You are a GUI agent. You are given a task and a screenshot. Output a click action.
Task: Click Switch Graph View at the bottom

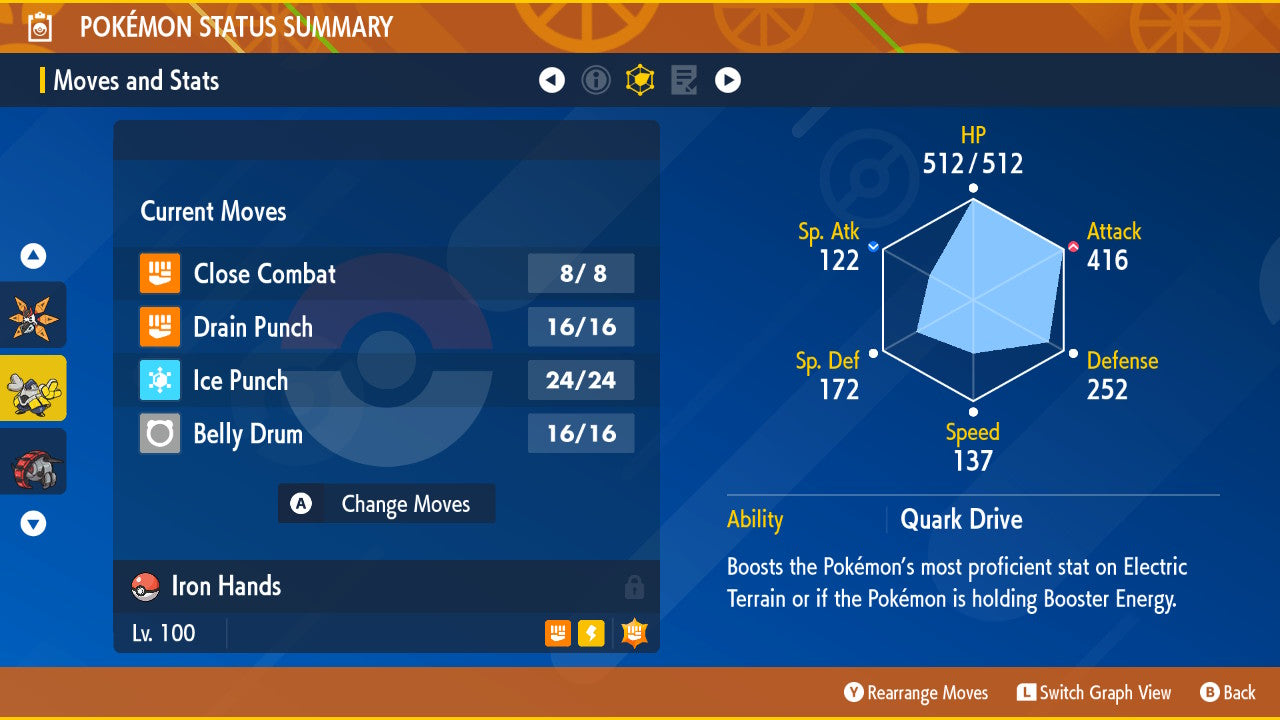pyautogui.click(x=1095, y=692)
